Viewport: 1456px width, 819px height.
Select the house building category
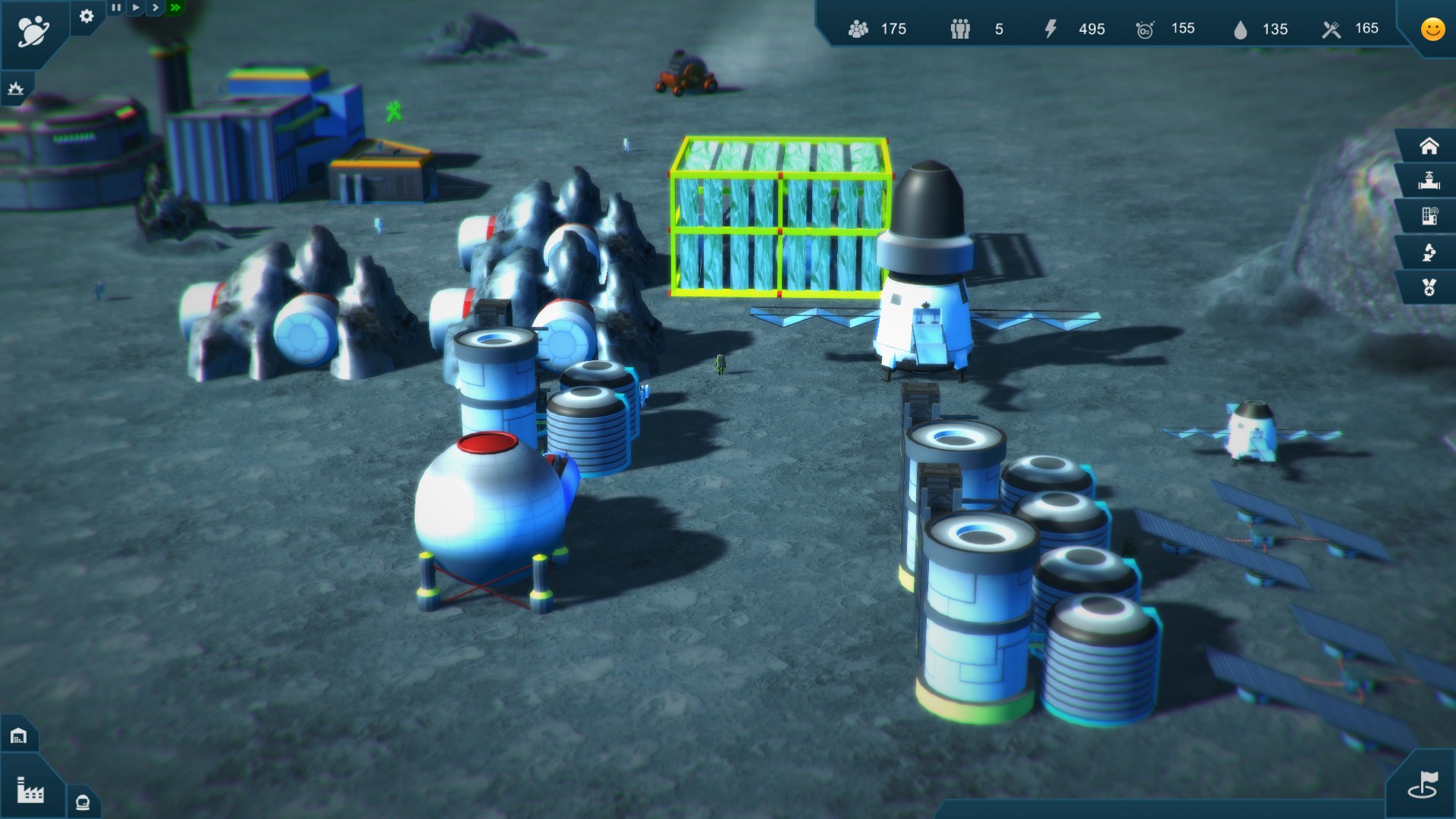click(1429, 146)
